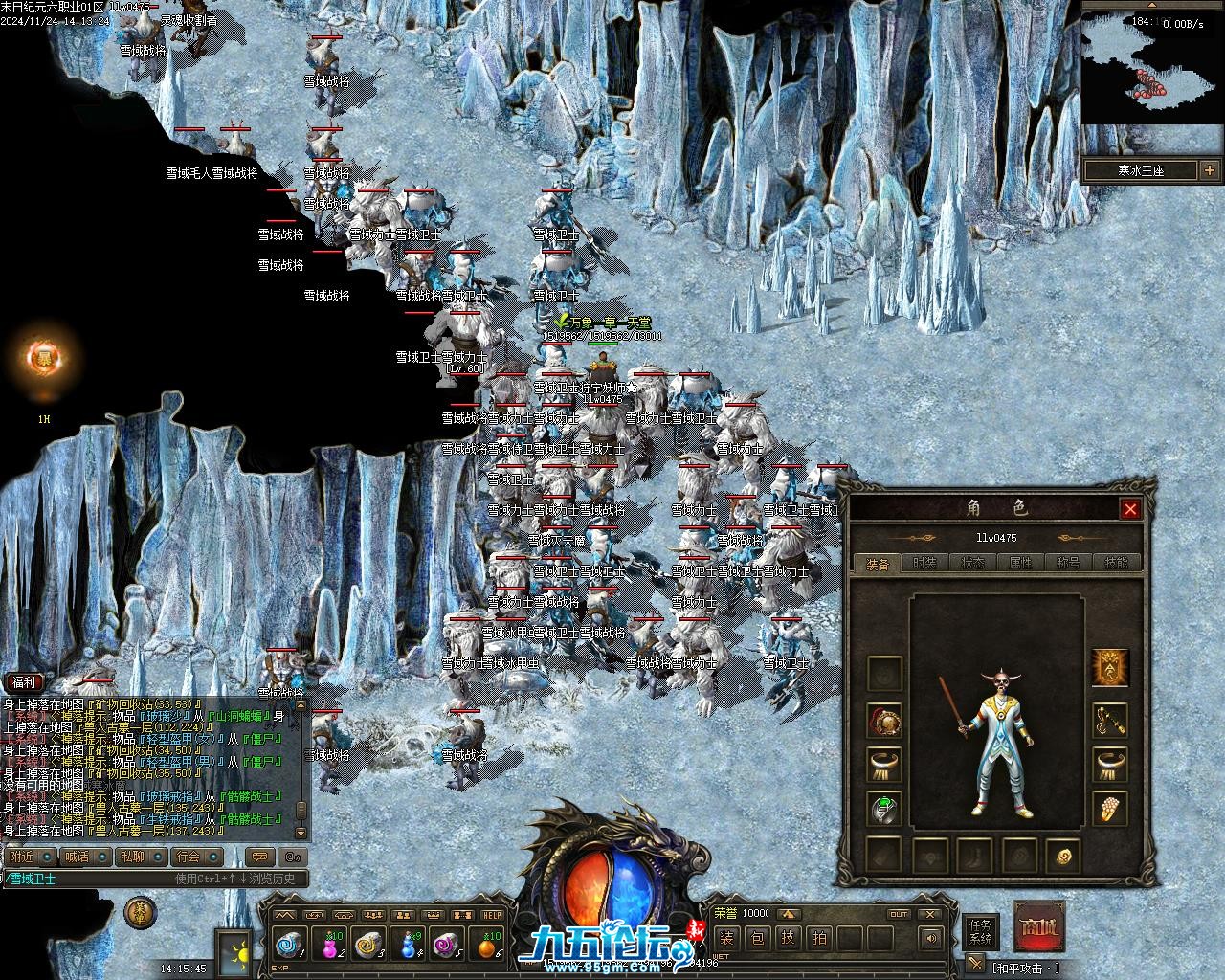Select the gold necklace equipment slot
The width and height of the screenshot is (1225, 980).
[1110, 721]
